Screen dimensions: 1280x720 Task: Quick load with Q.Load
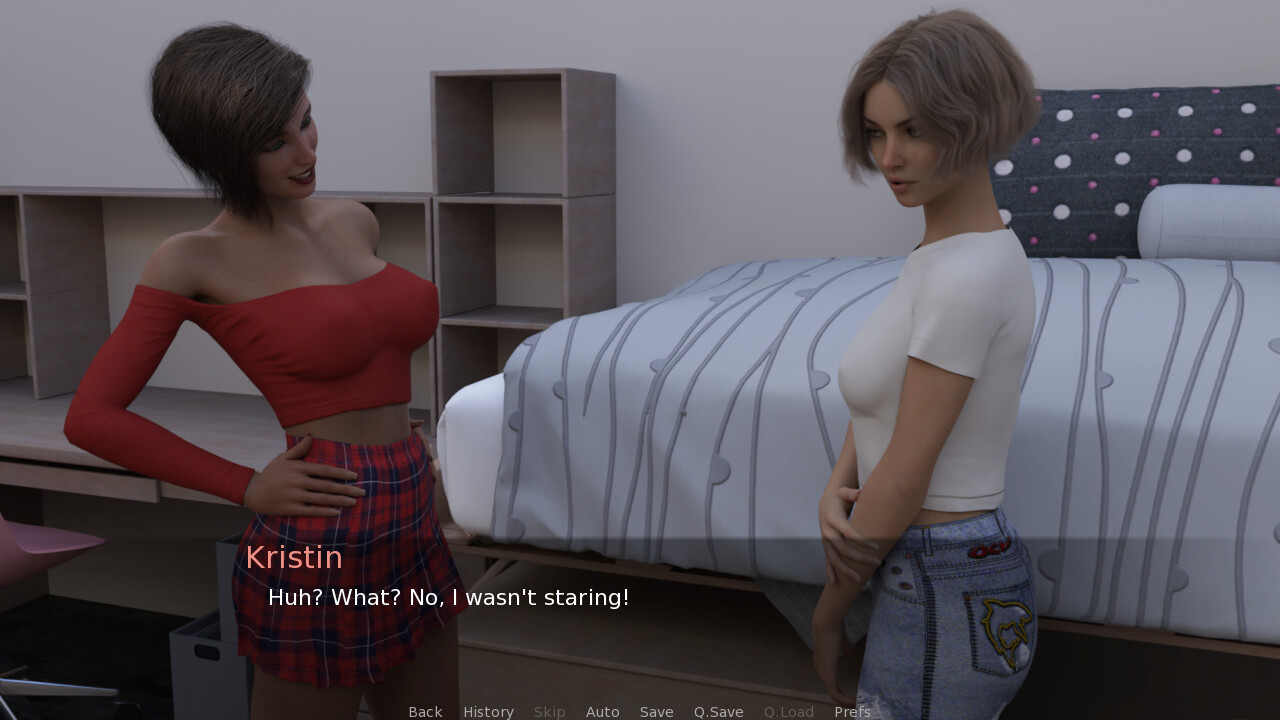(788, 712)
